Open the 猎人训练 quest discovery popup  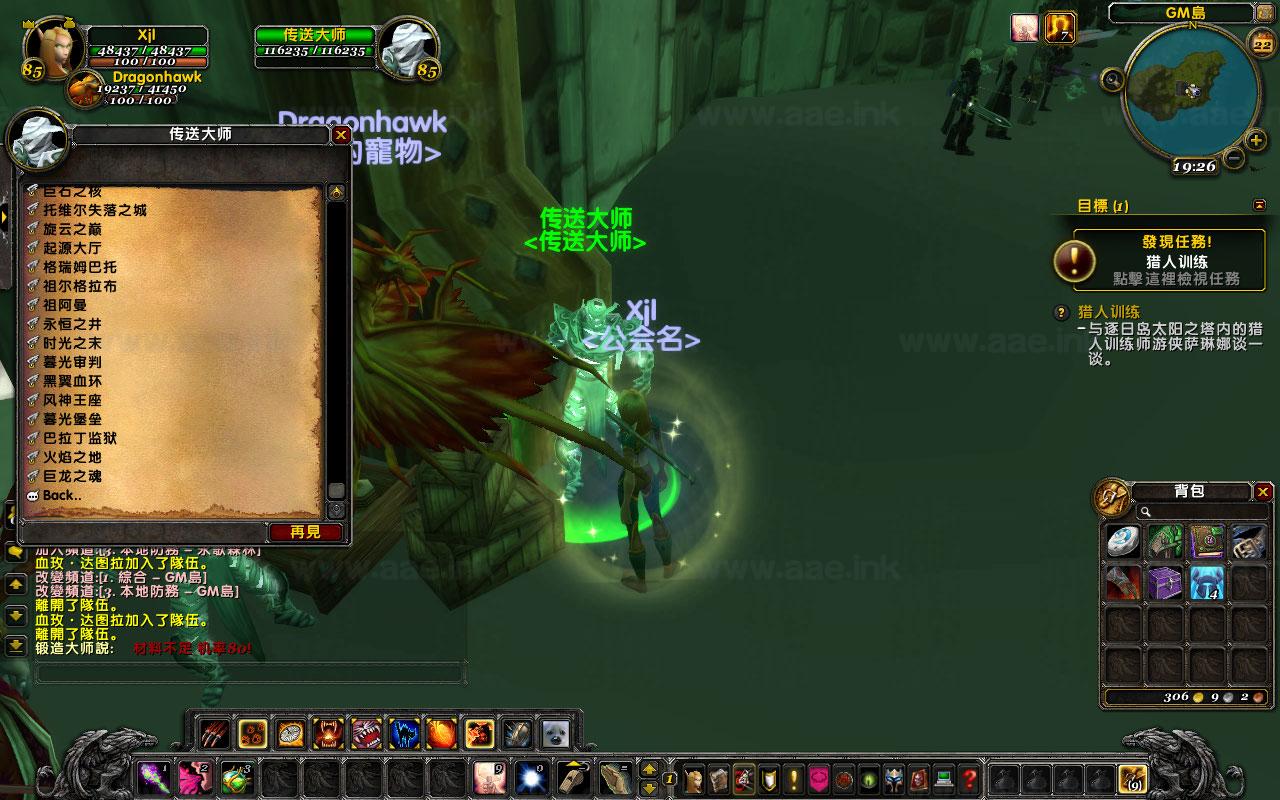1161,260
